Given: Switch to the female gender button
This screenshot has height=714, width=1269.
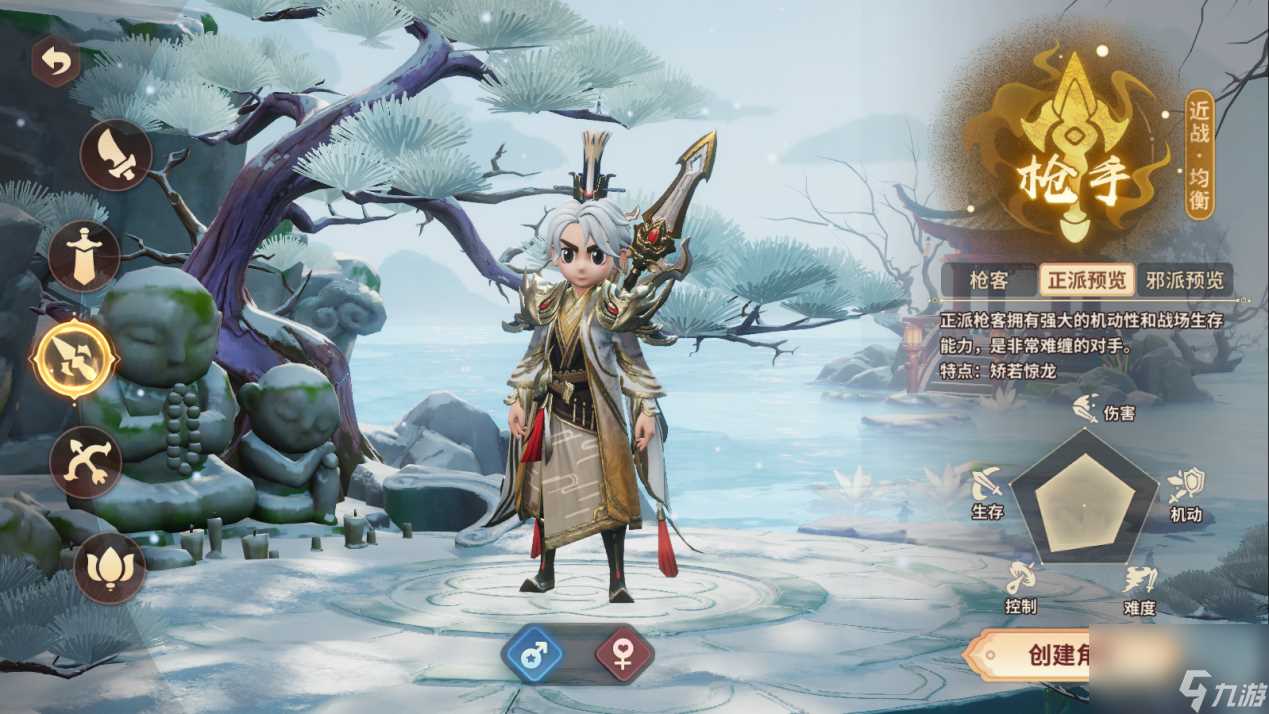Looking at the screenshot, I should (624, 655).
